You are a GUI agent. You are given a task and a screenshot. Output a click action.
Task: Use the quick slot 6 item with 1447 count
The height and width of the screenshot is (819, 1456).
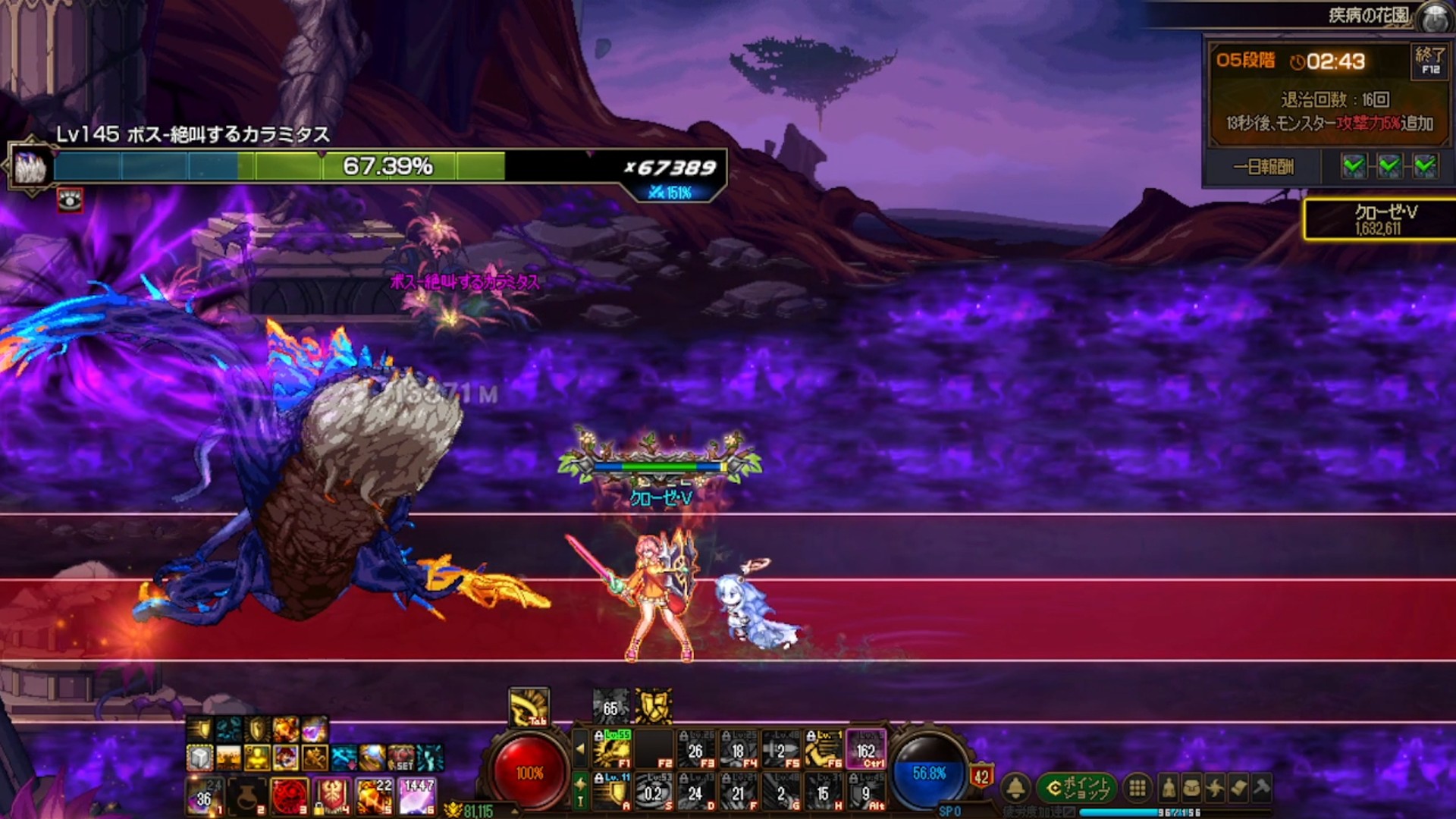[x=417, y=796]
